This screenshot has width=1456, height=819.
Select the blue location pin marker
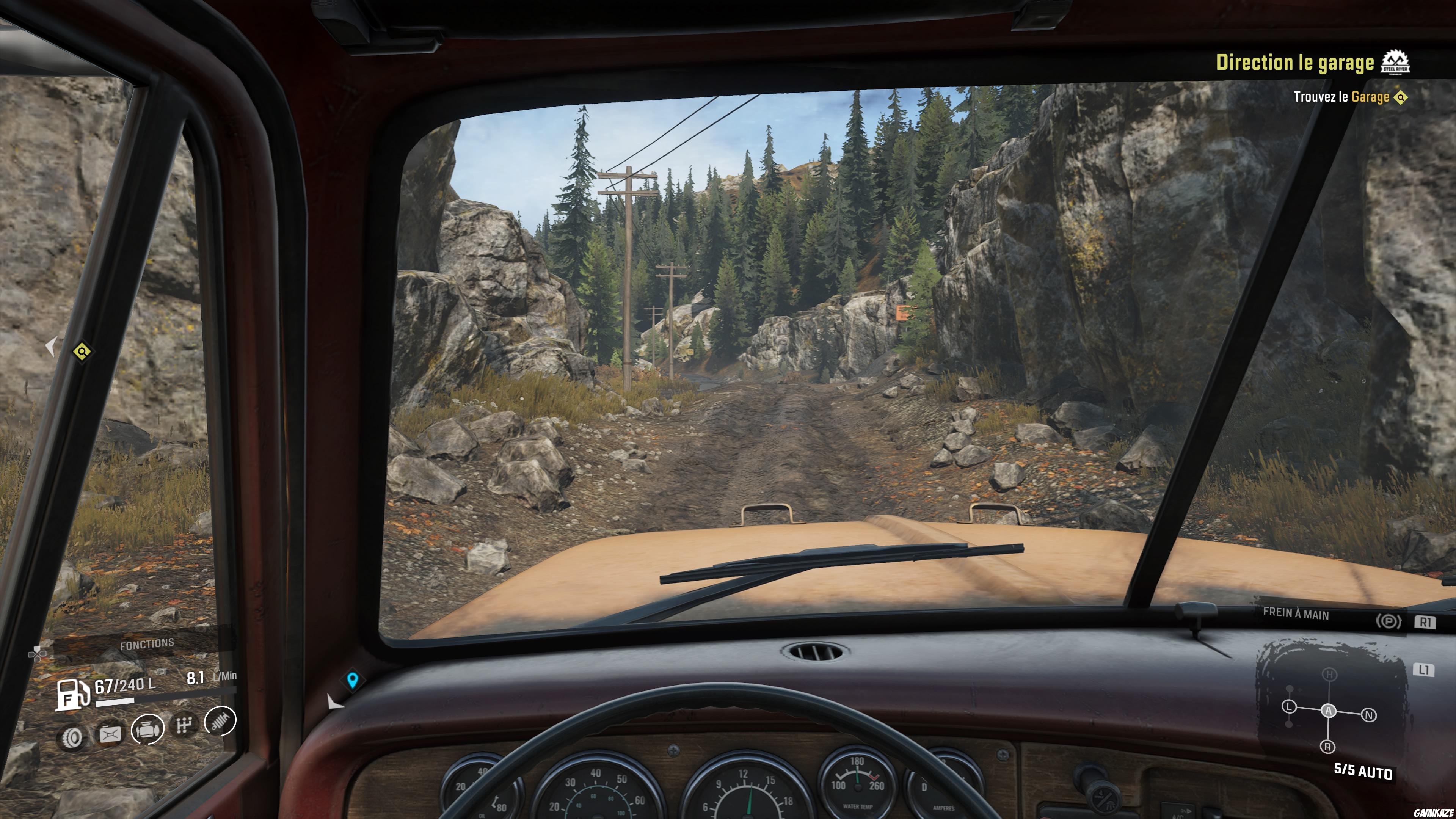(x=353, y=680)
